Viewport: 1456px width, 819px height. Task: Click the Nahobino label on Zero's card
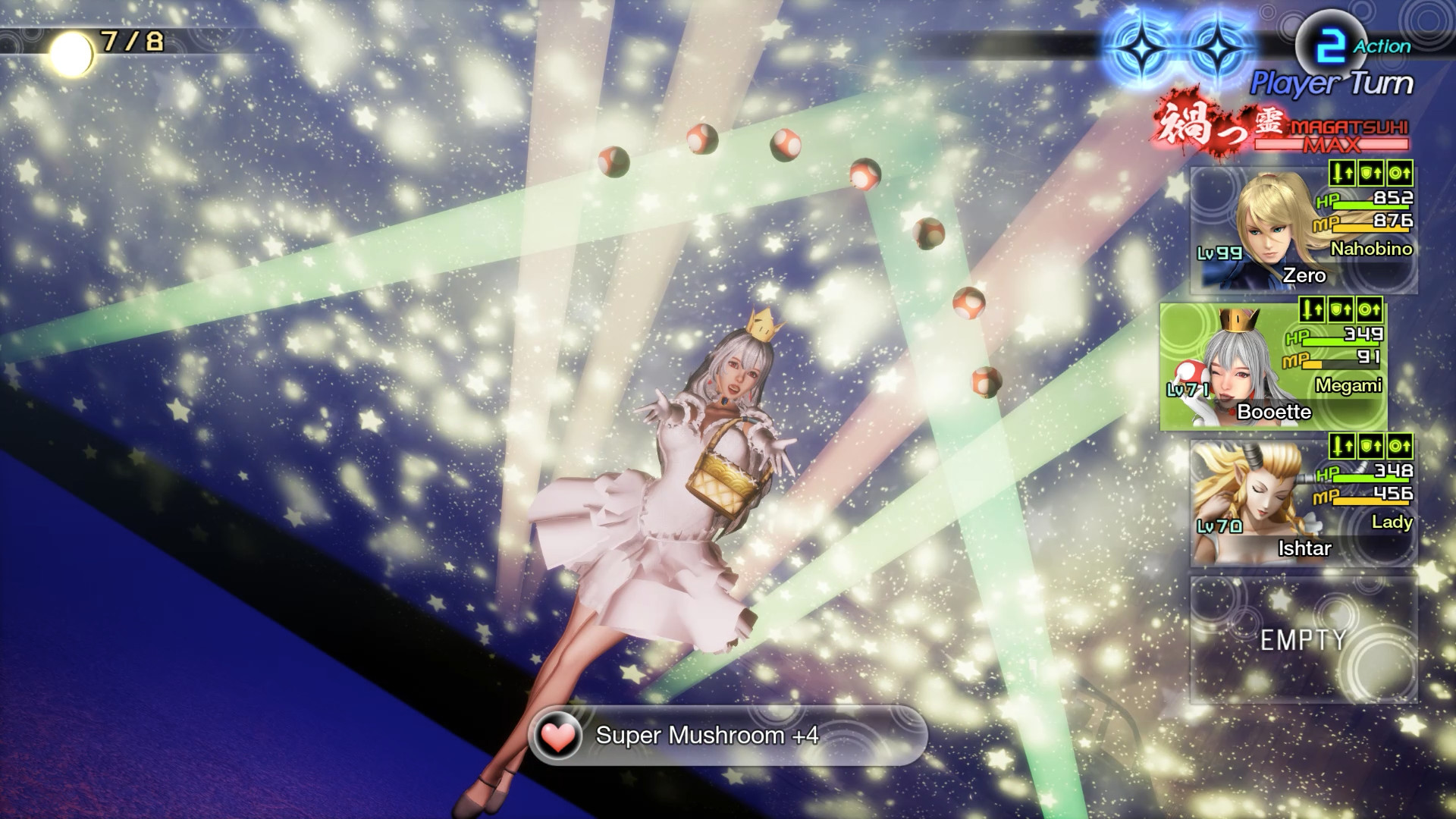[1371, 250]
